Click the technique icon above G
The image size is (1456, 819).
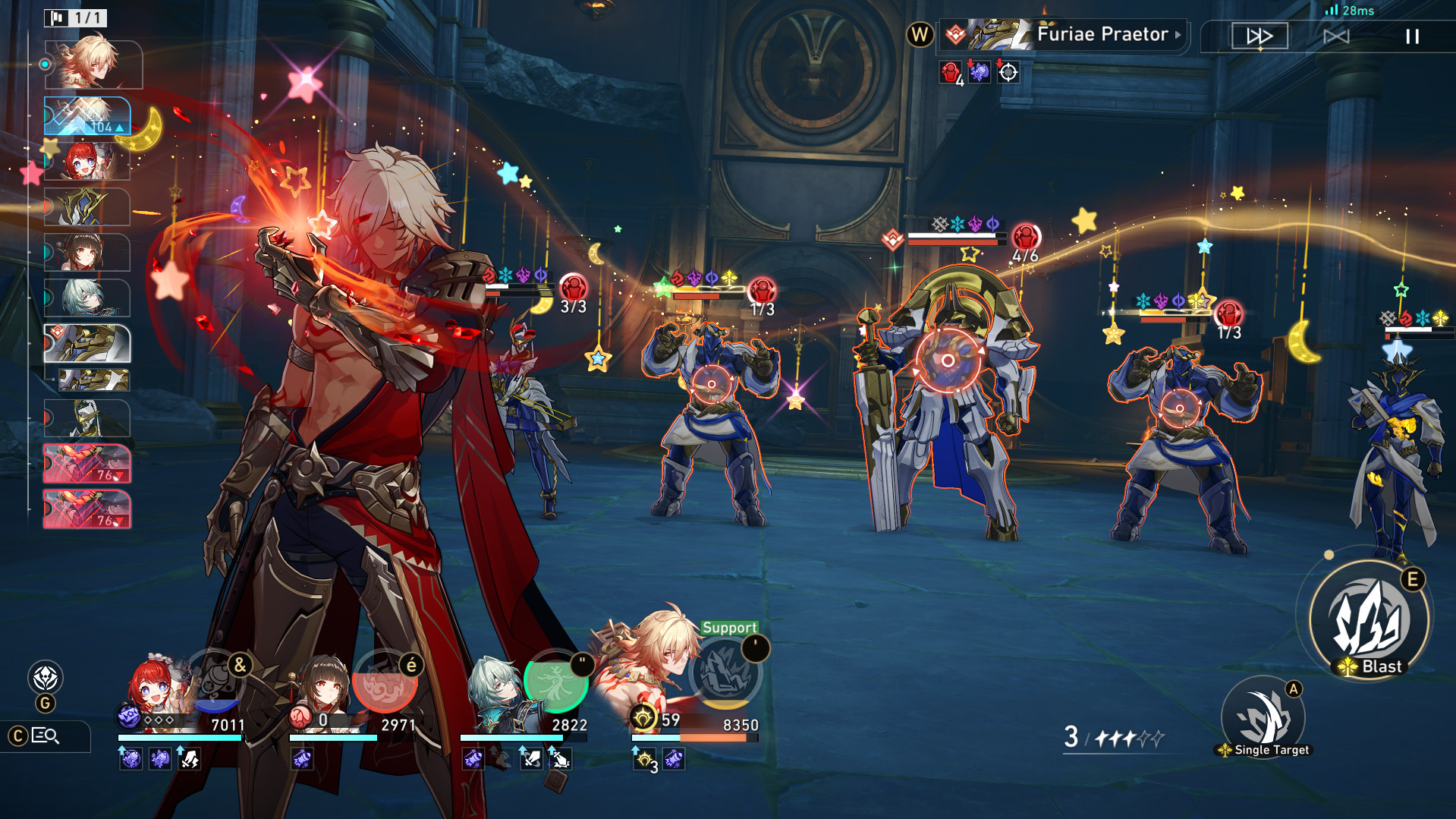click(46, 677)
